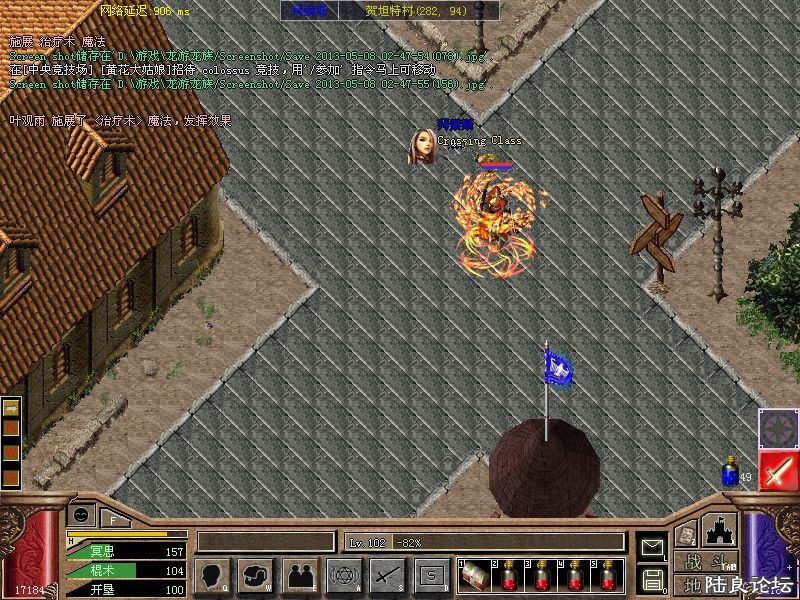Open the envelope mail button

pos(652,547)
